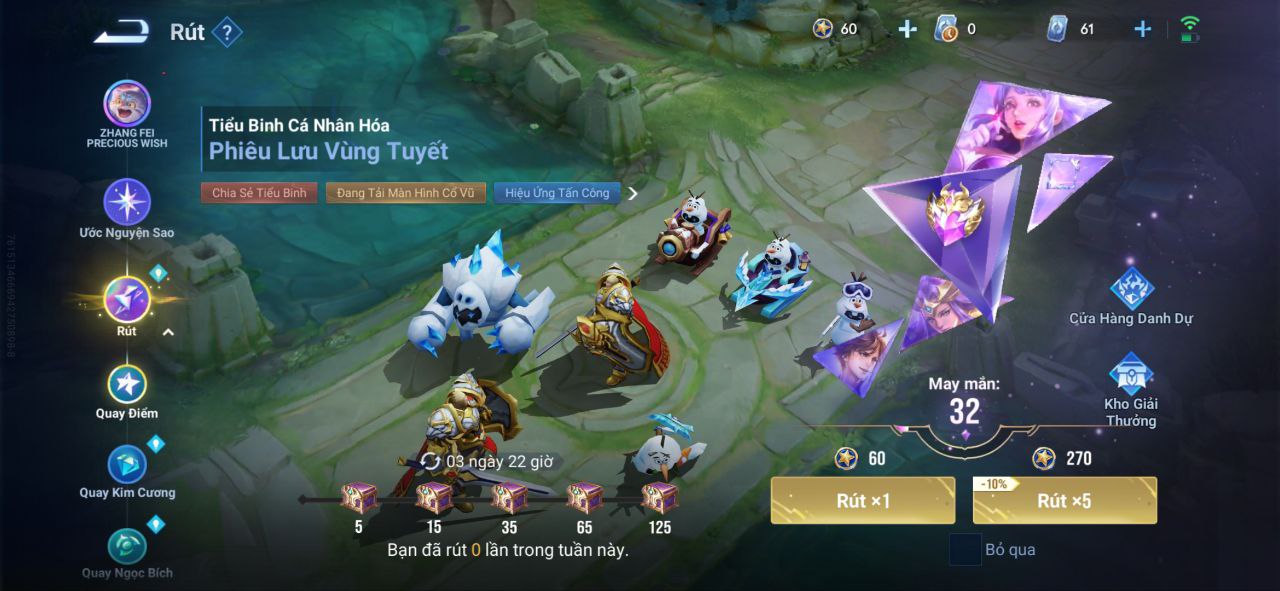Image resolution: width=1280 pixels, height=591 pixels.
Task: Switch to Quay Kim Cương tab
Action: click(x=127, y=466)
